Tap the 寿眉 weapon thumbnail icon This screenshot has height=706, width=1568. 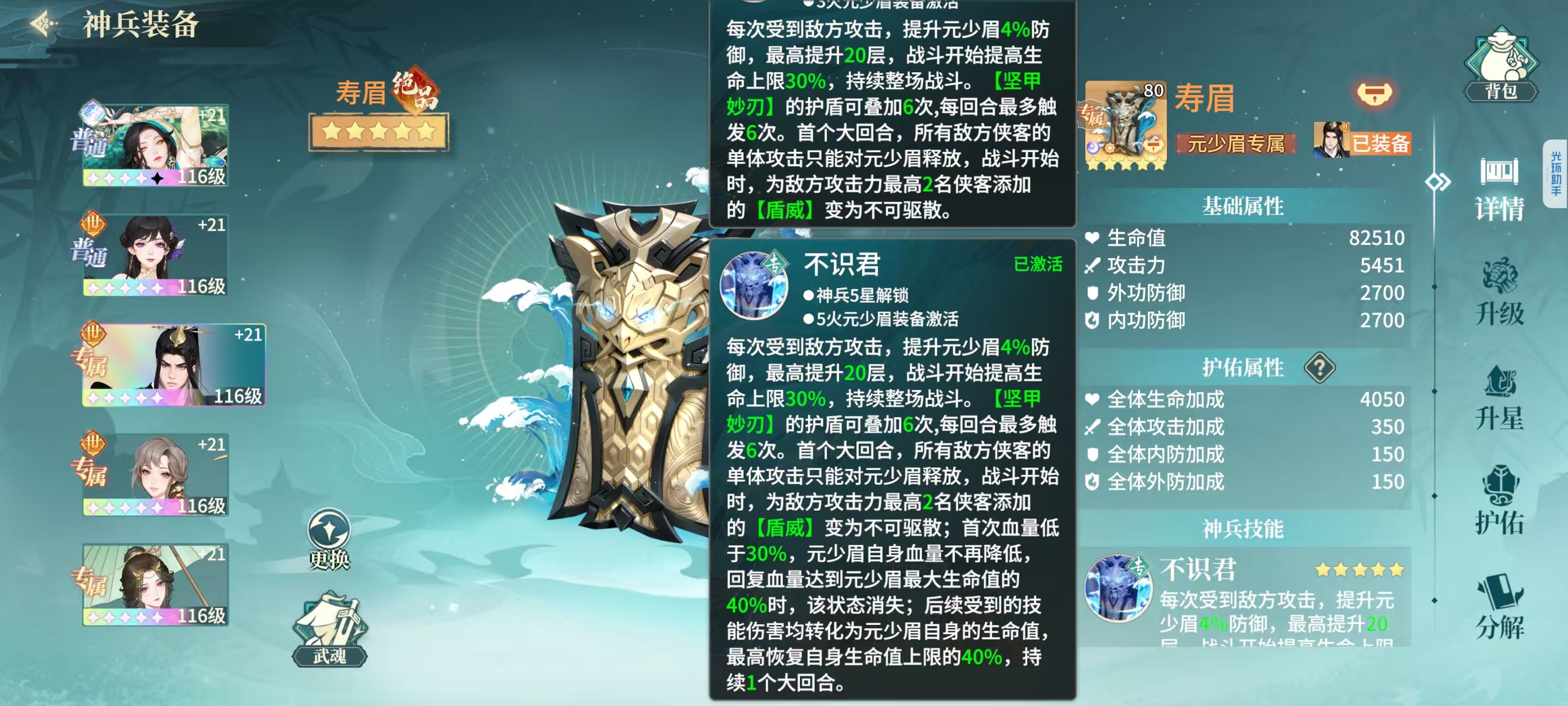pyautogui.click(x=1125, y=125)
